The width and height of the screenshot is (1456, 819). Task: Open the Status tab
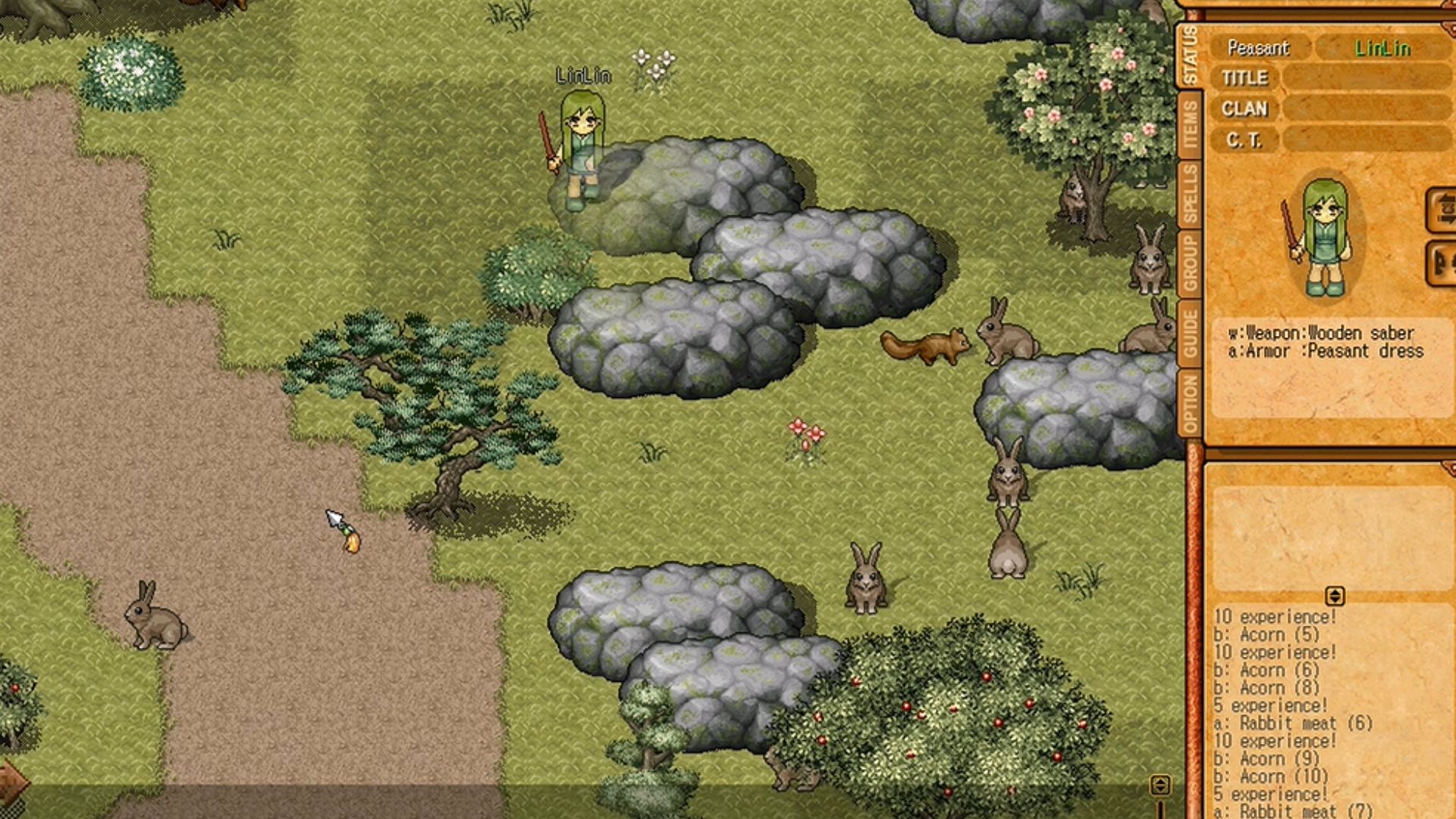(x=1188, y=55)
